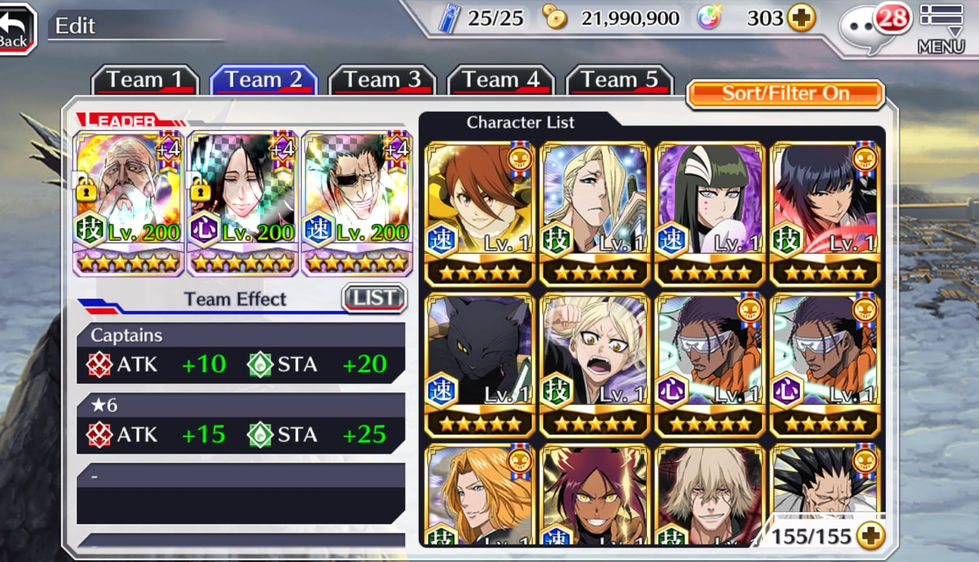Add spirit orbs with the plus button

[802, 18]
